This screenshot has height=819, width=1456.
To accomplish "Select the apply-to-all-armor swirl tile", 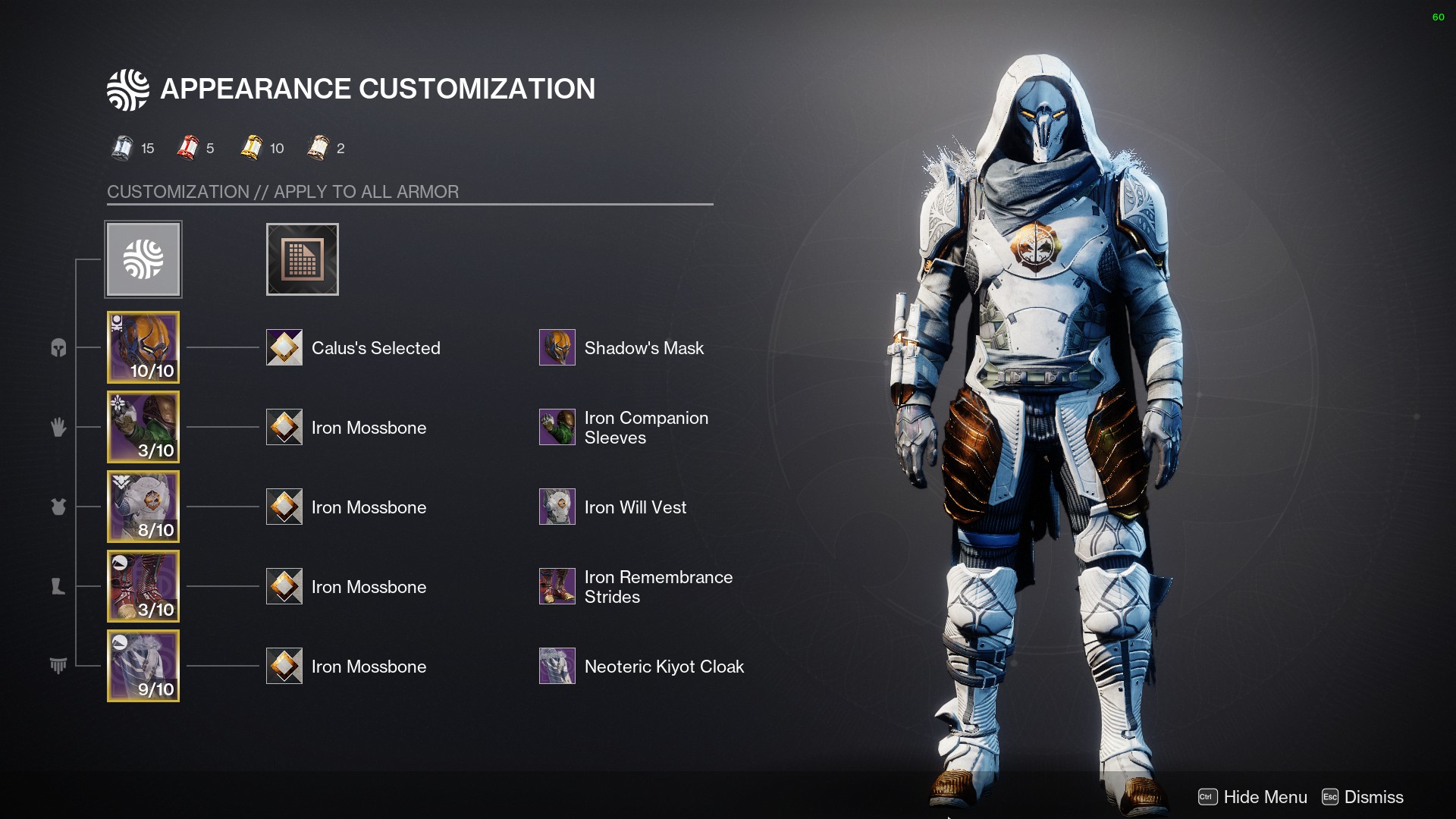I will tap(143, 259).
